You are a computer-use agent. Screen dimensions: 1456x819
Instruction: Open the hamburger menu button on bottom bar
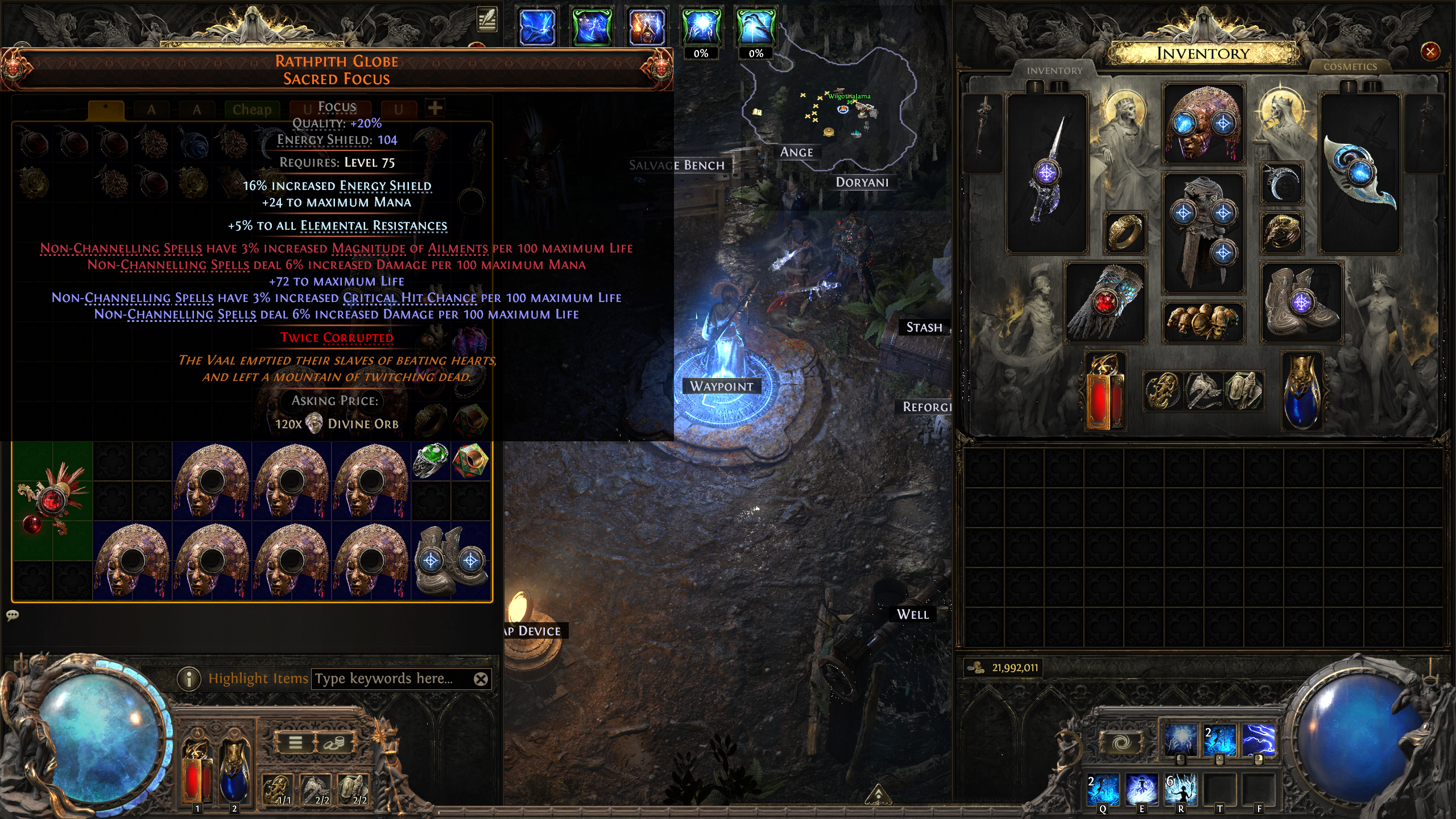point(295,742)
